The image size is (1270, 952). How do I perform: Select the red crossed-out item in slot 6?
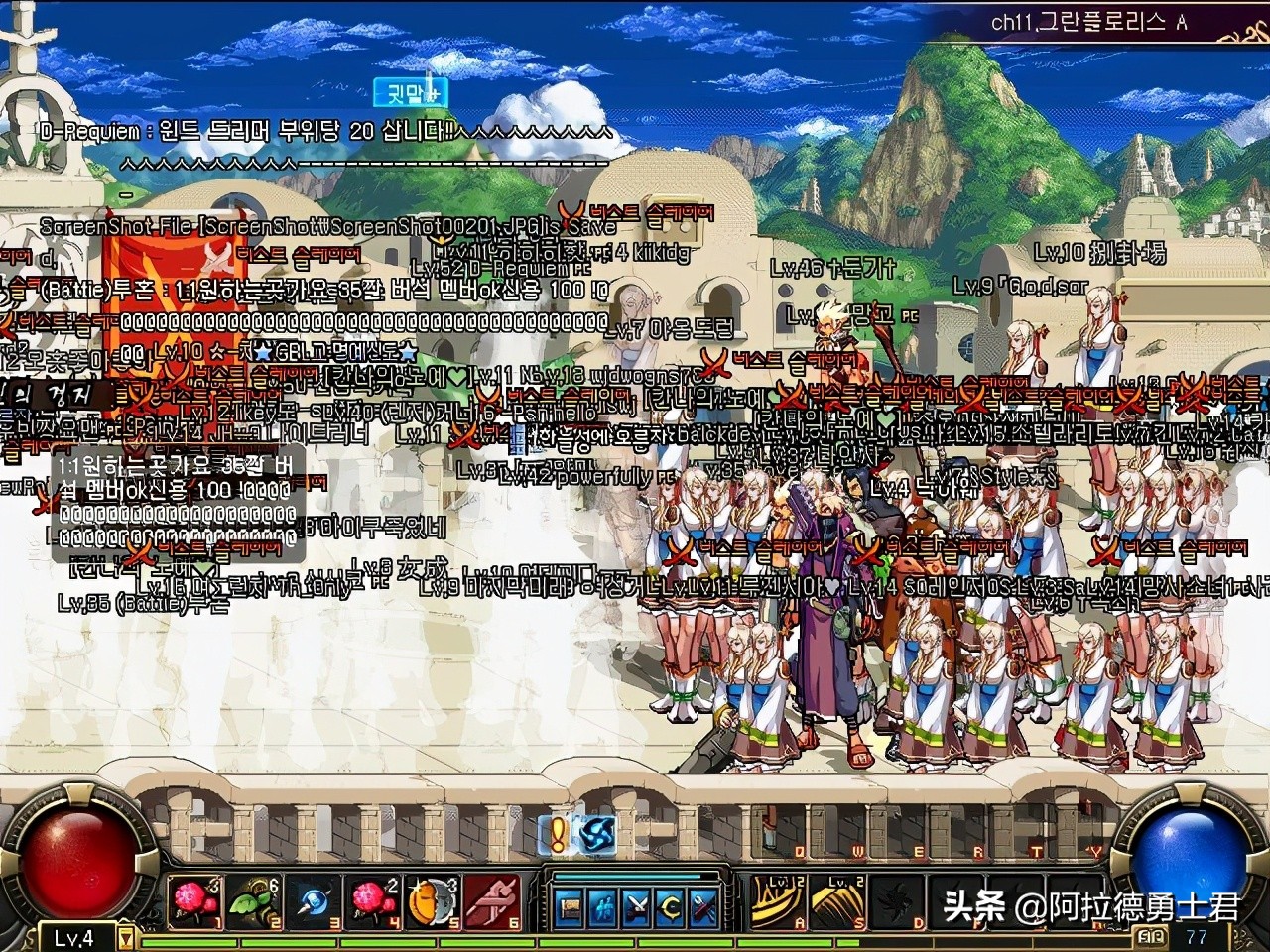493,902
